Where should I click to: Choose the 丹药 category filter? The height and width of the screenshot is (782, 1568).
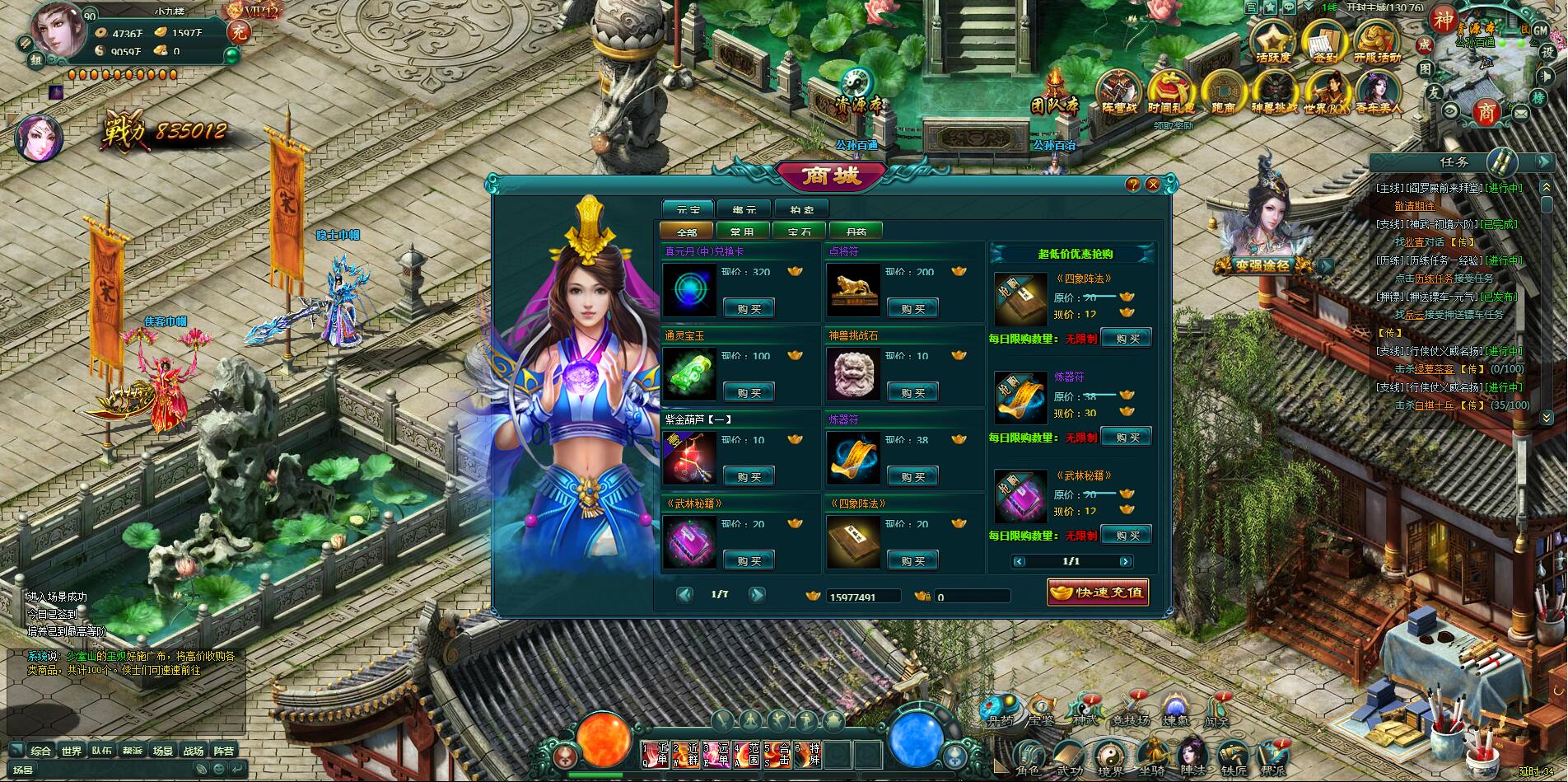[x=856, y=232]
